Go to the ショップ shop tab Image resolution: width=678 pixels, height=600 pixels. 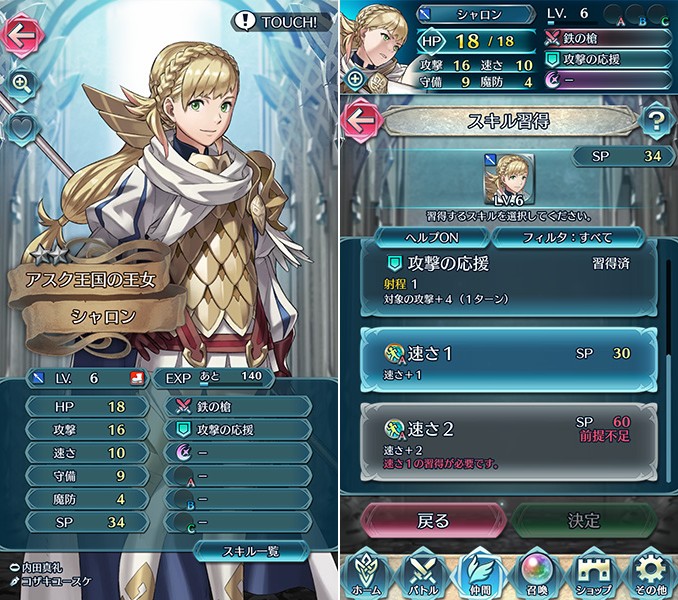coord(596,575)
